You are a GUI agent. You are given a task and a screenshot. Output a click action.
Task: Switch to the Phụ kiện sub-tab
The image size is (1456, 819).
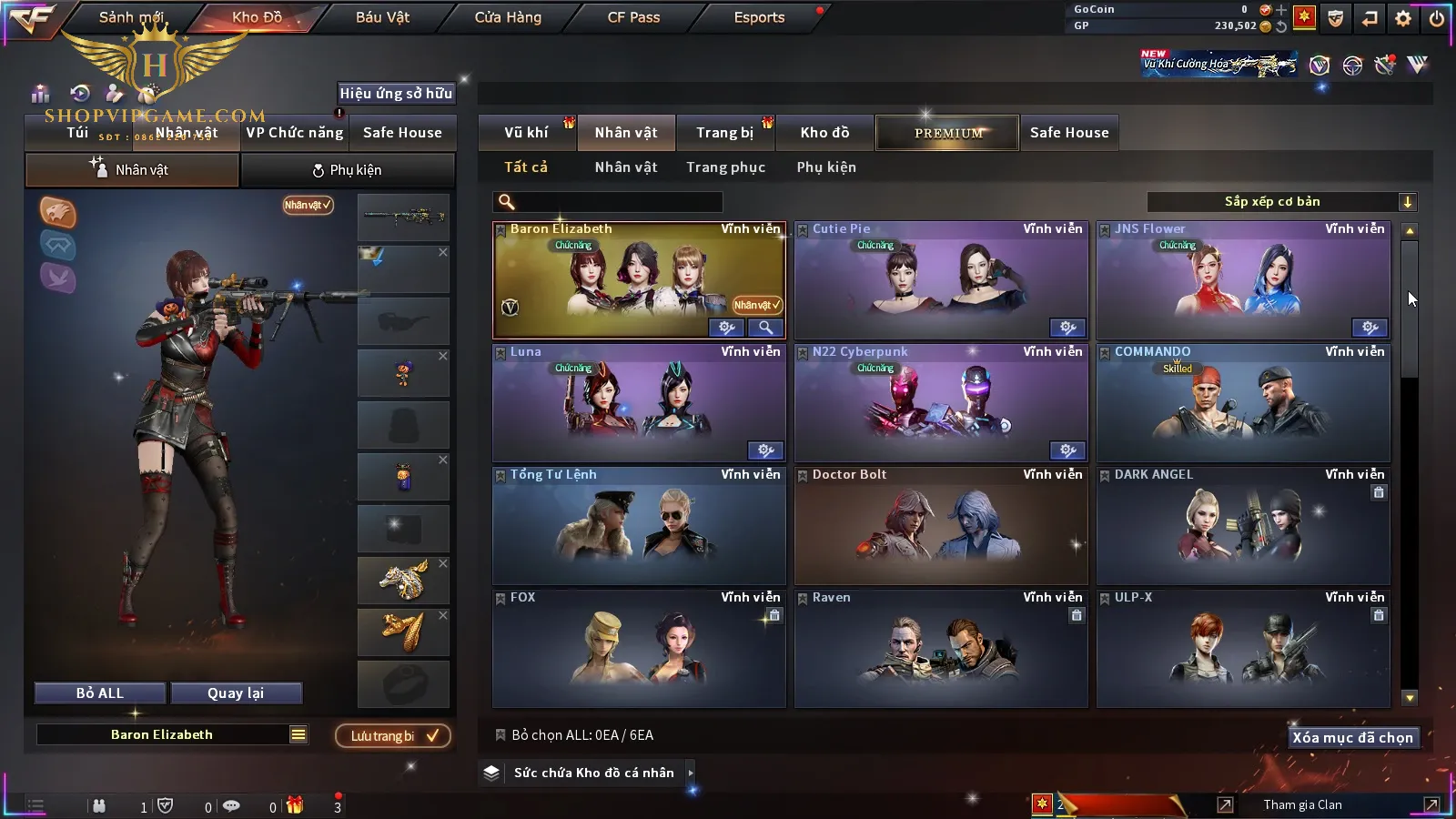point(347,170)
